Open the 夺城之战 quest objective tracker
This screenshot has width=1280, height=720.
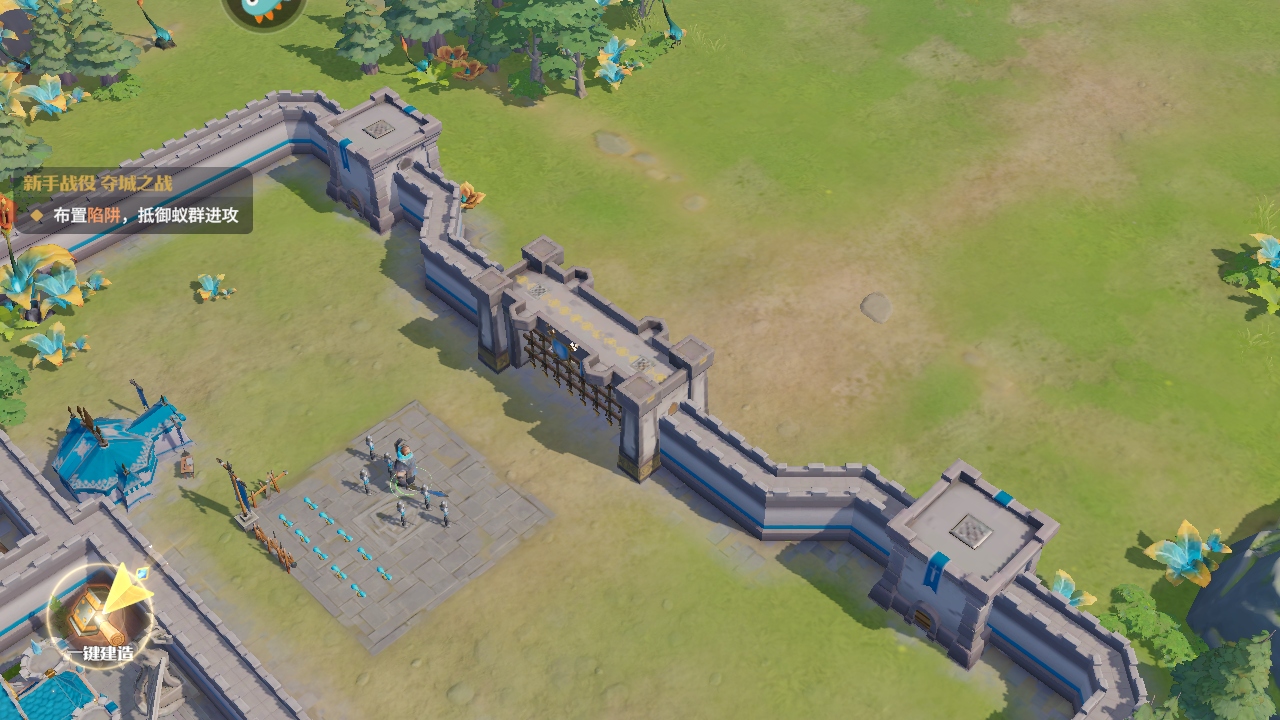[132, 200]
